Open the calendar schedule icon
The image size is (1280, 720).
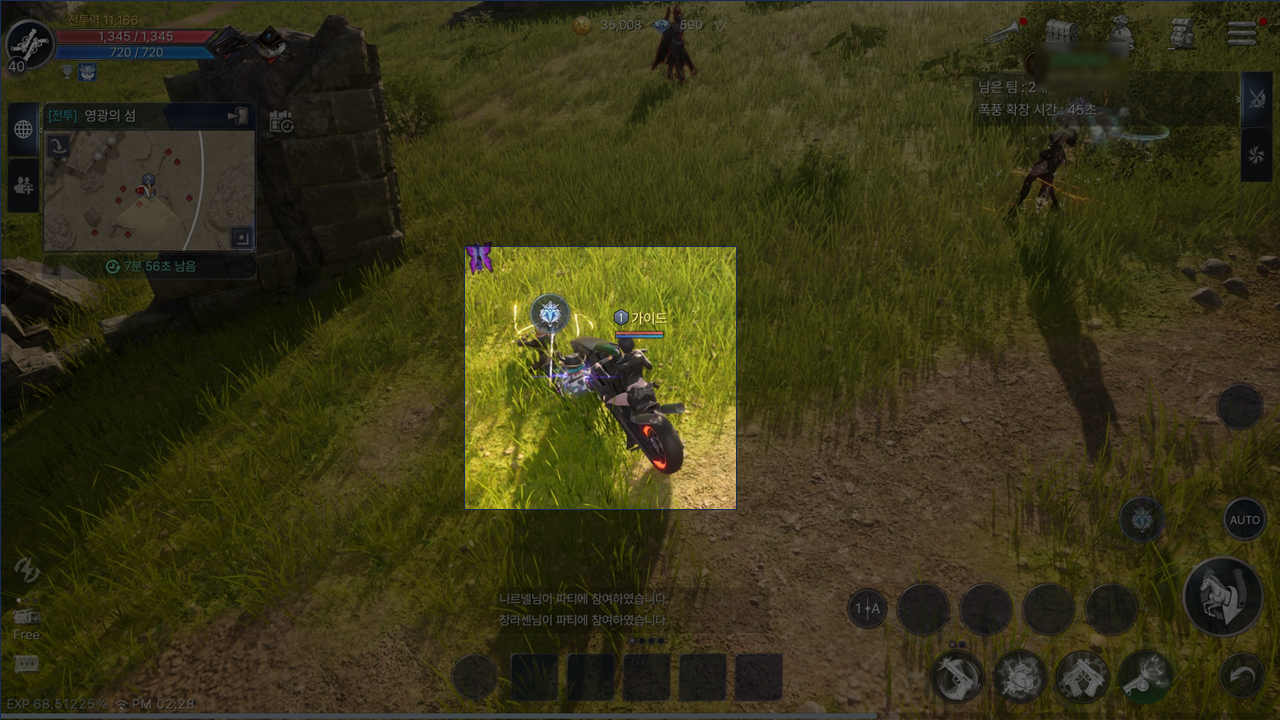pyautogui.click(x=281, y=122)
